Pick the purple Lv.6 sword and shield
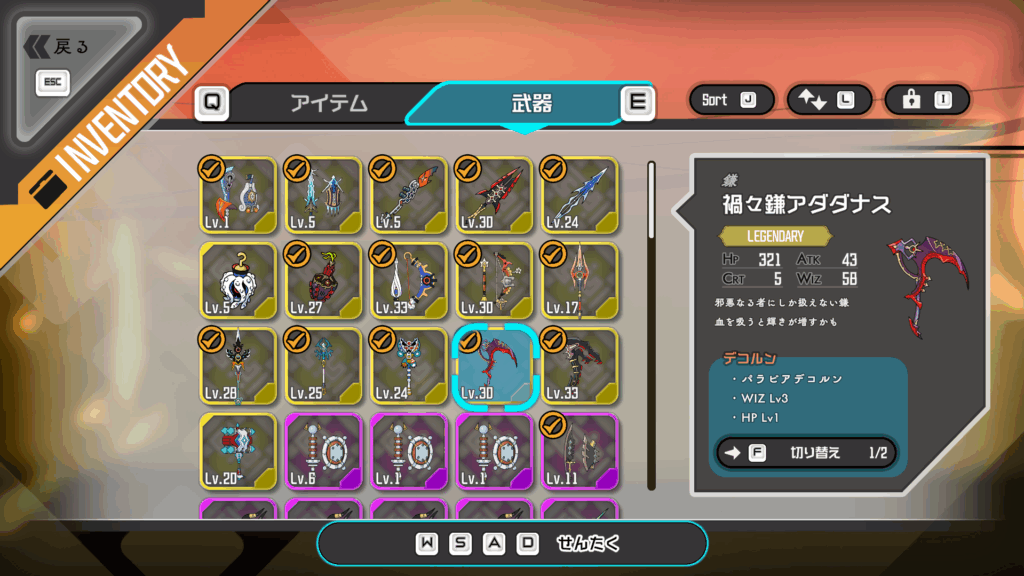Viewport: 1024px width, 576px height. coord(323,451)
